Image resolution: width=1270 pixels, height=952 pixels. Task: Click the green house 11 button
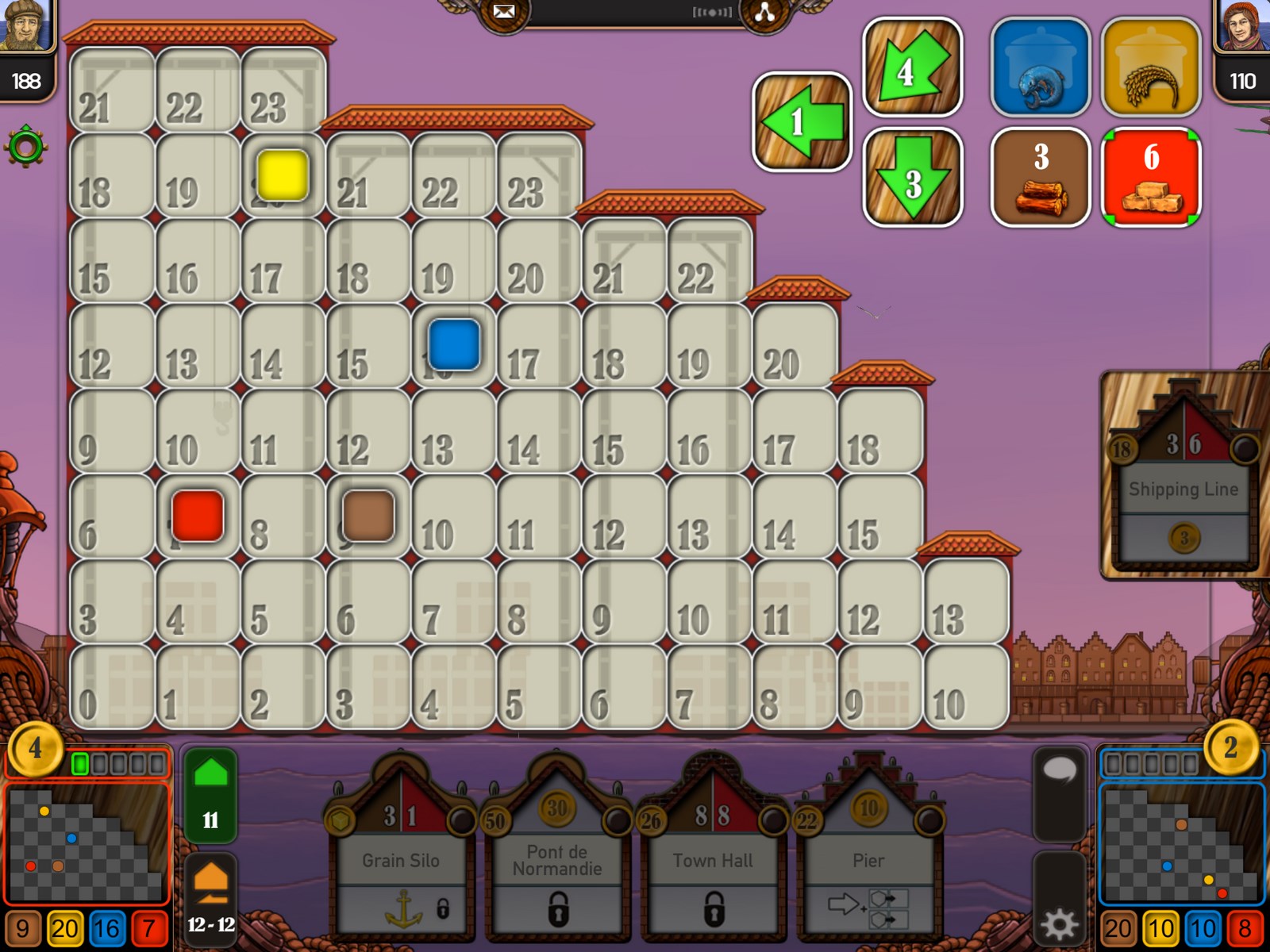coord(210,793)
